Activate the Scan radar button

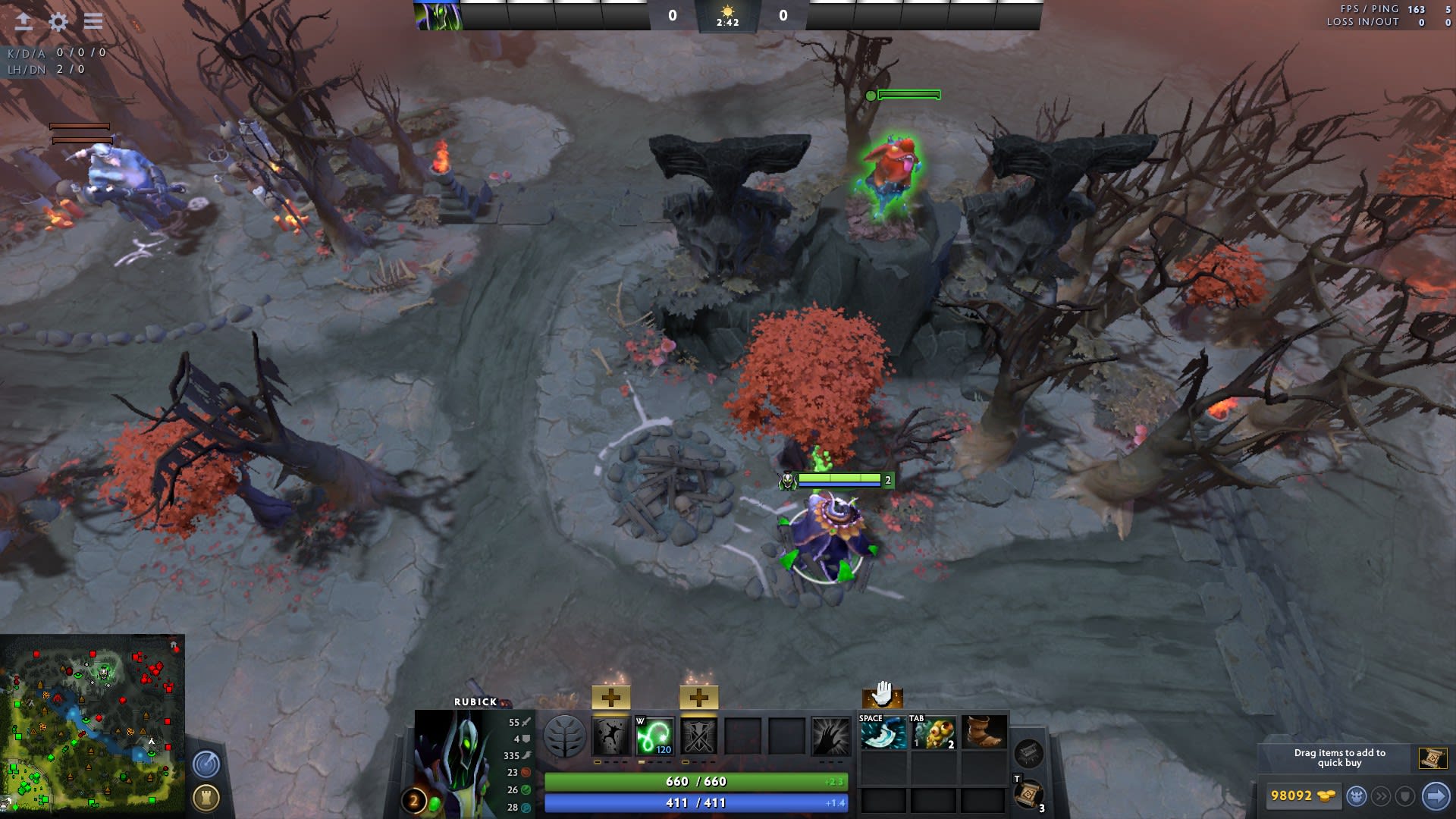tap(206, 764)
